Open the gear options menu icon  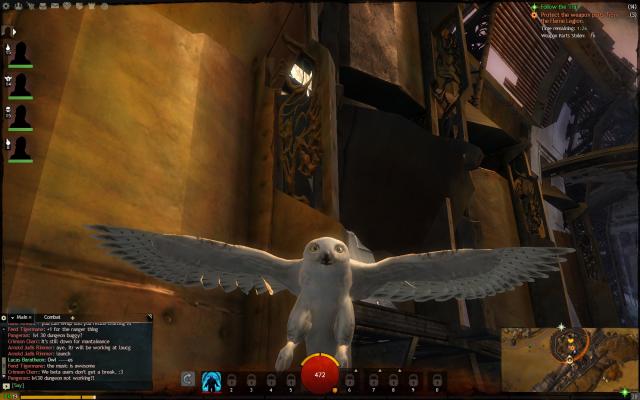(x=4, y=4)
